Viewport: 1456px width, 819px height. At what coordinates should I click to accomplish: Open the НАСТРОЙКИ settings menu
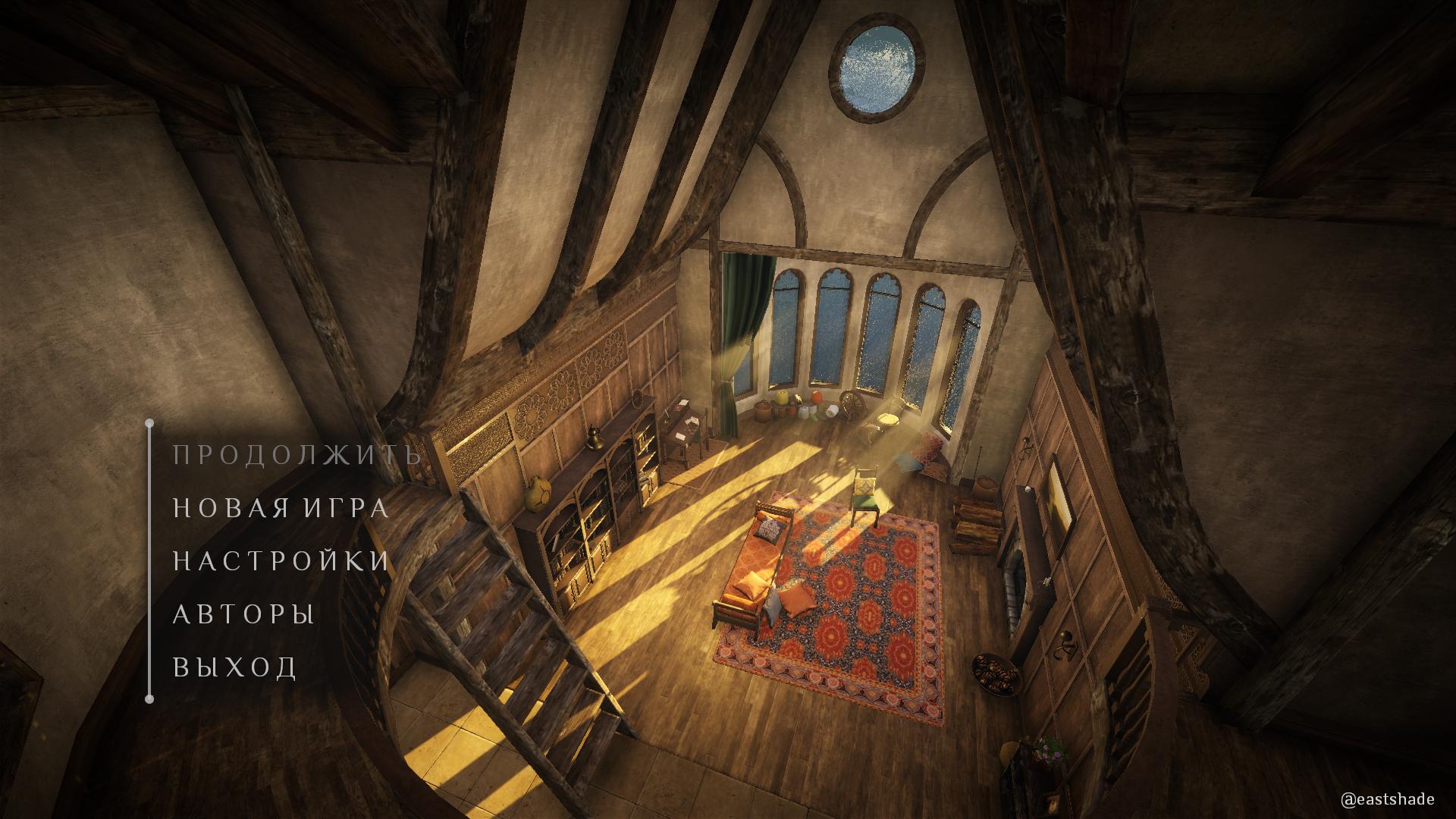pos(281,561)
